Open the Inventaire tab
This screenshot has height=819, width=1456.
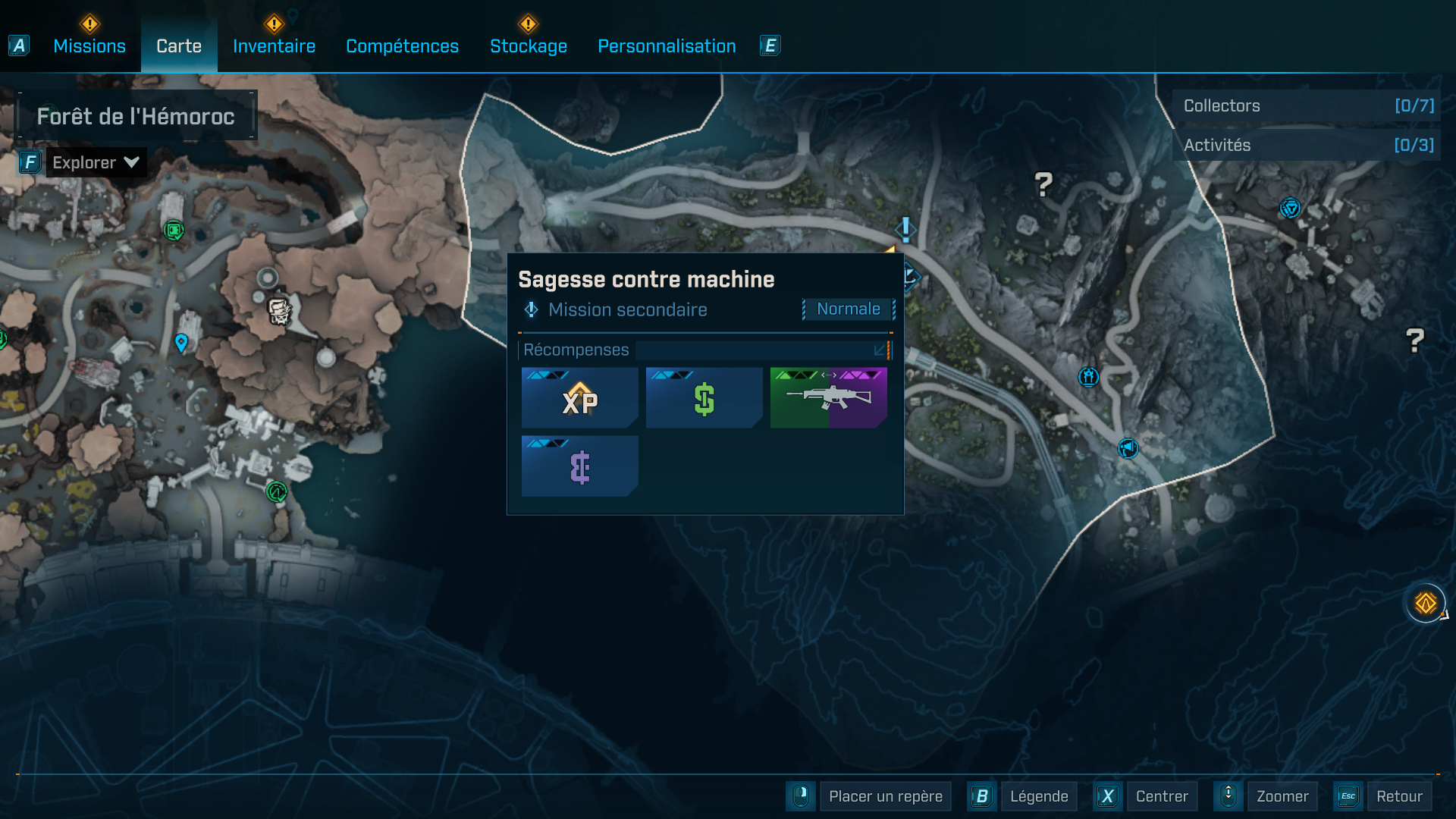coord(274,46)
